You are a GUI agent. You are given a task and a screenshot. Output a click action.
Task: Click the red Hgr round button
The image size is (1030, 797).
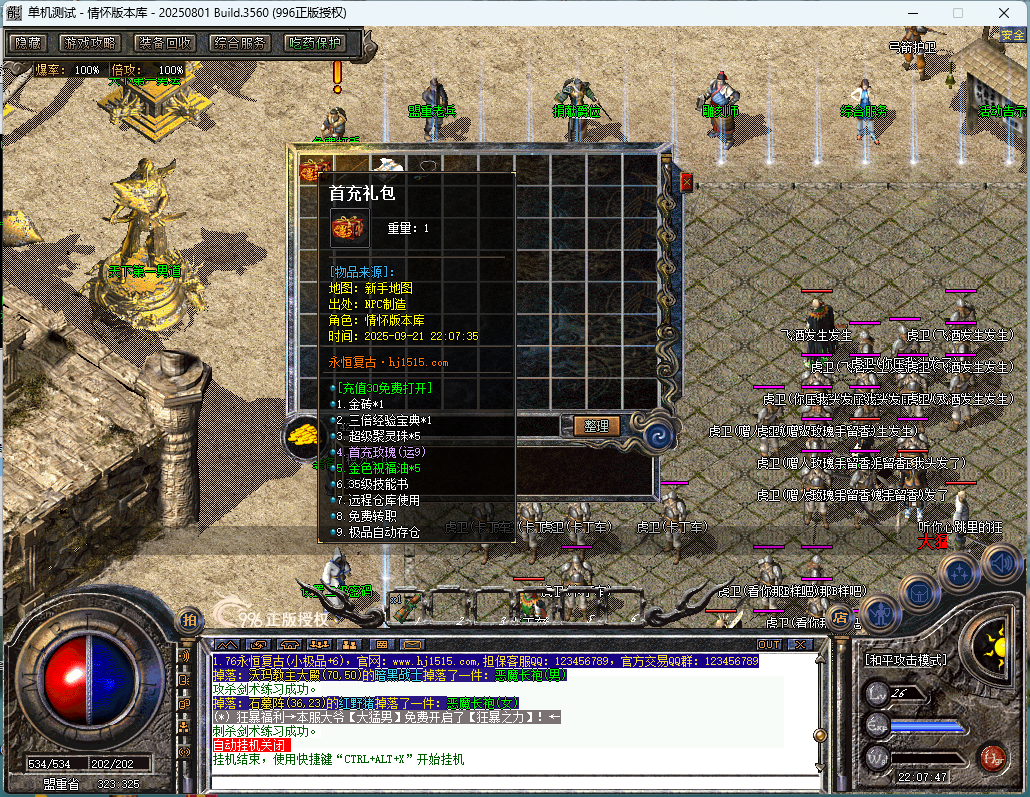pyautogui.click(x=992, y=756)
